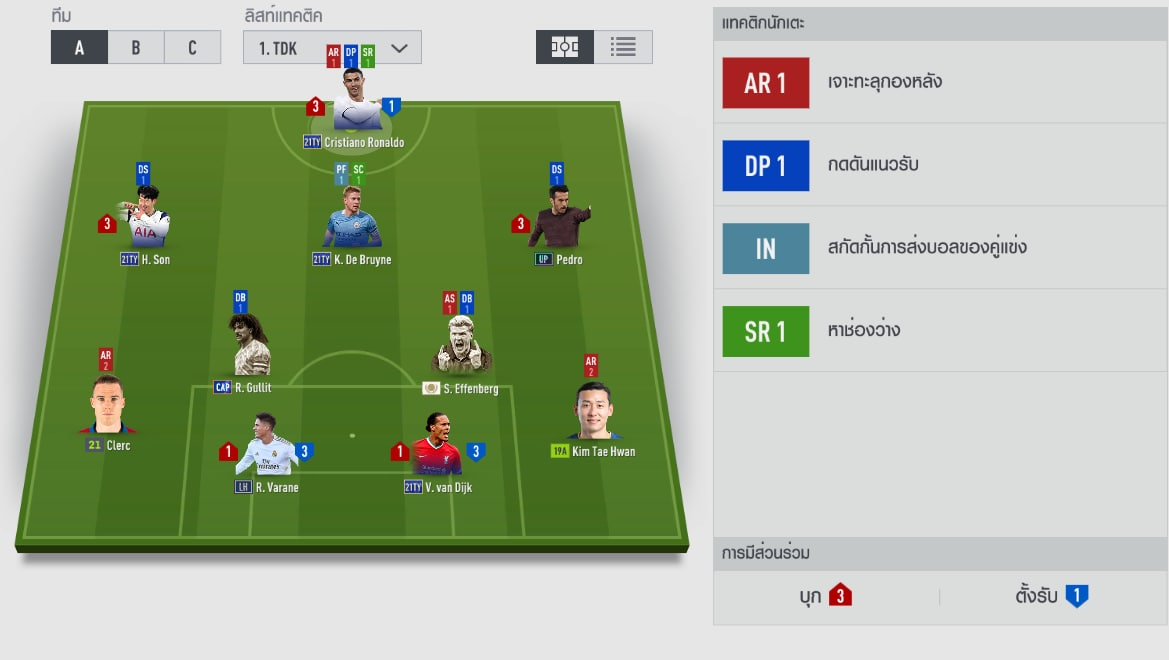1169x660 pixels.
Task: Select team A tab
Action: (79, 47)
